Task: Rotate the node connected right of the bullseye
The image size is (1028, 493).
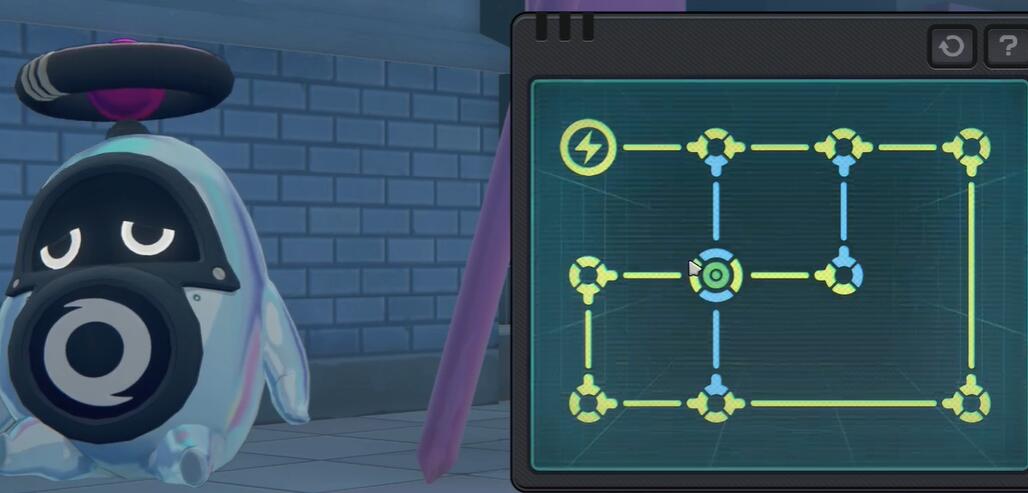Action: tap(843, 275)
